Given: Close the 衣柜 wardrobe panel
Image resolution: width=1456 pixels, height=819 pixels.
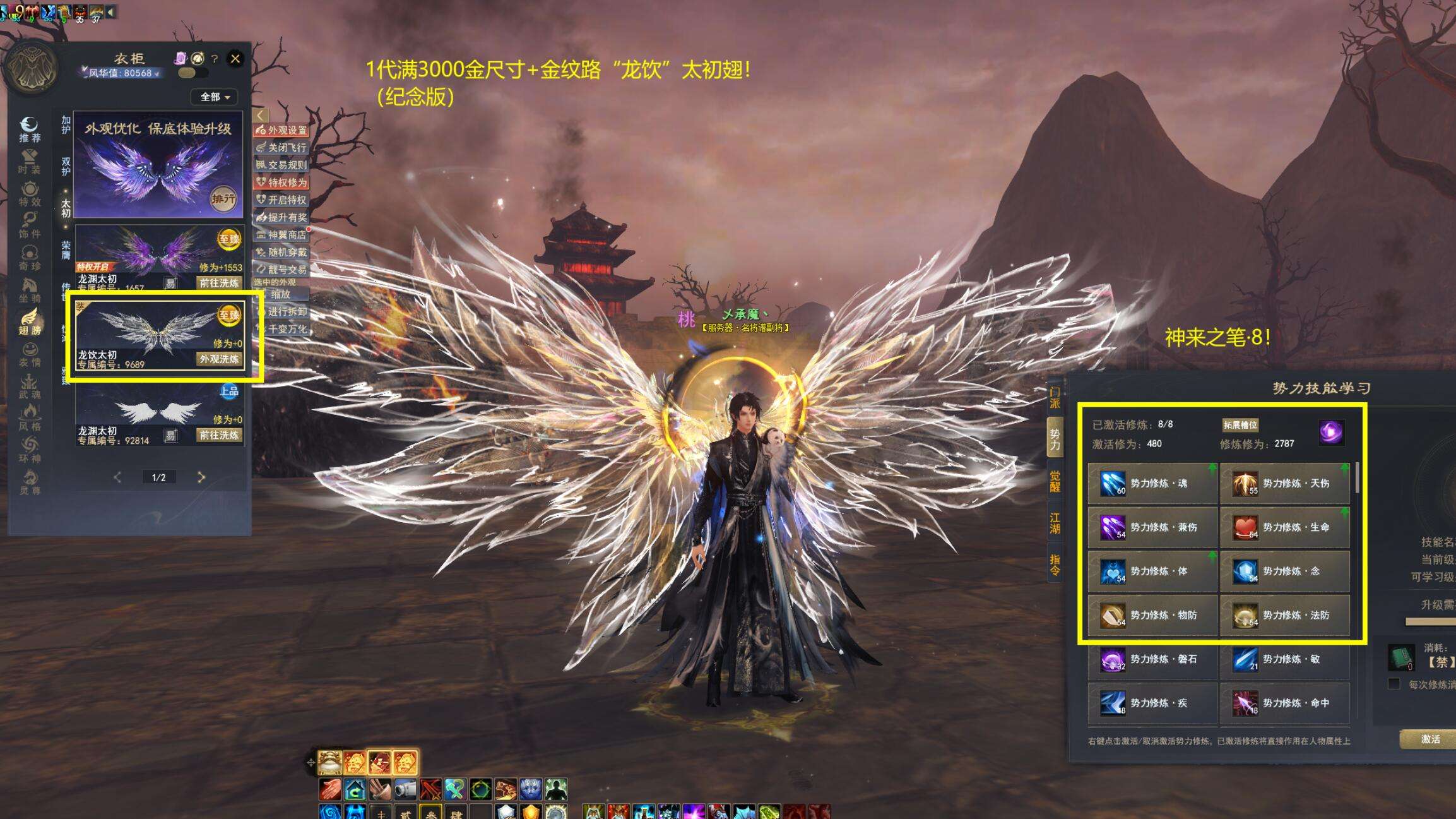Looking at the screenshot, I should point(235,59).
